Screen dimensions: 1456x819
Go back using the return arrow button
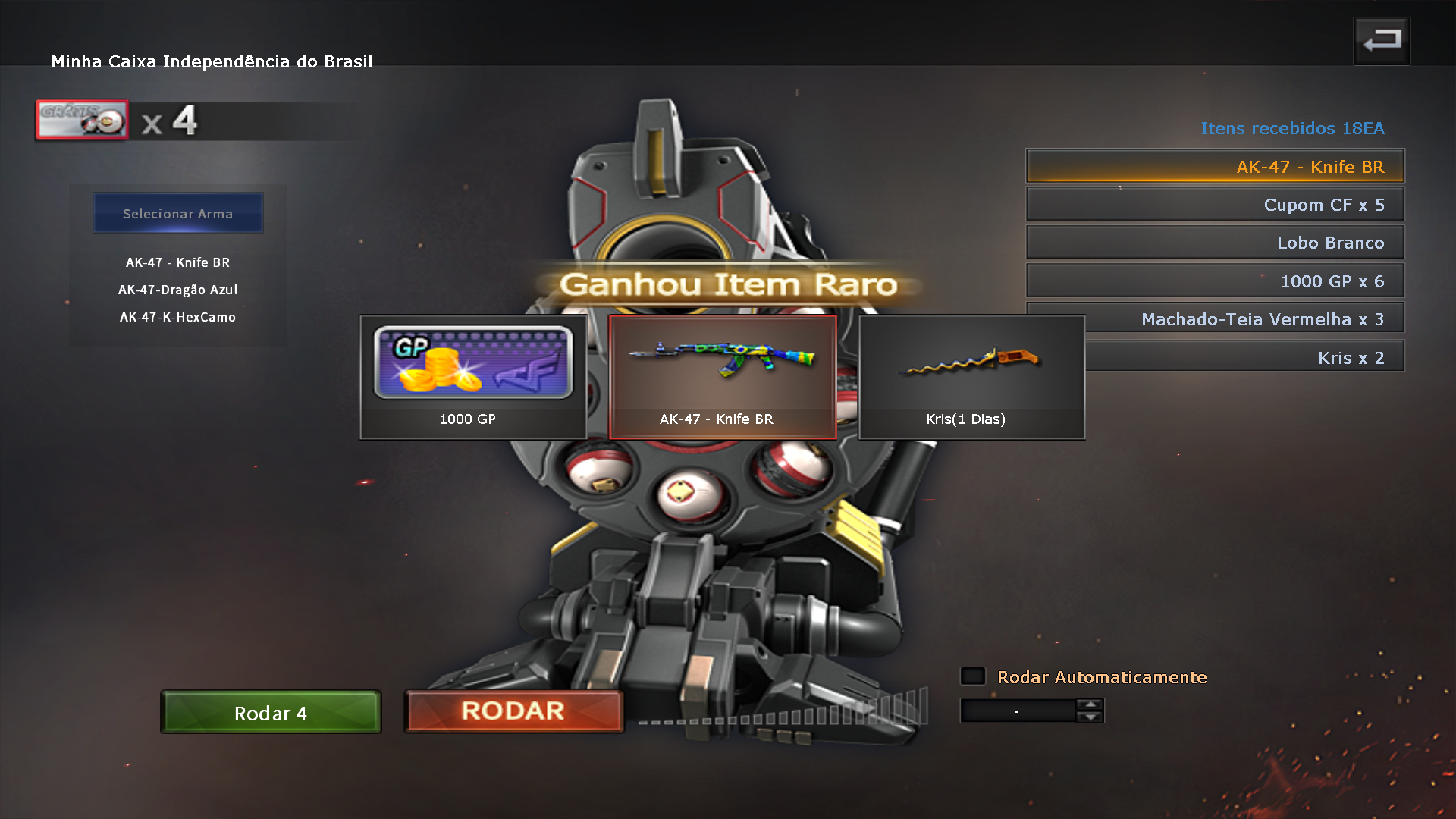(x=1382, y=41)
